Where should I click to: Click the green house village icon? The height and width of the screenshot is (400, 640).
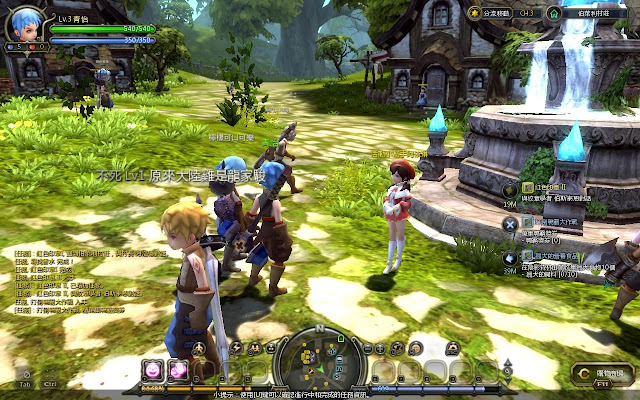pyautogui.click(x=555, y=13)
